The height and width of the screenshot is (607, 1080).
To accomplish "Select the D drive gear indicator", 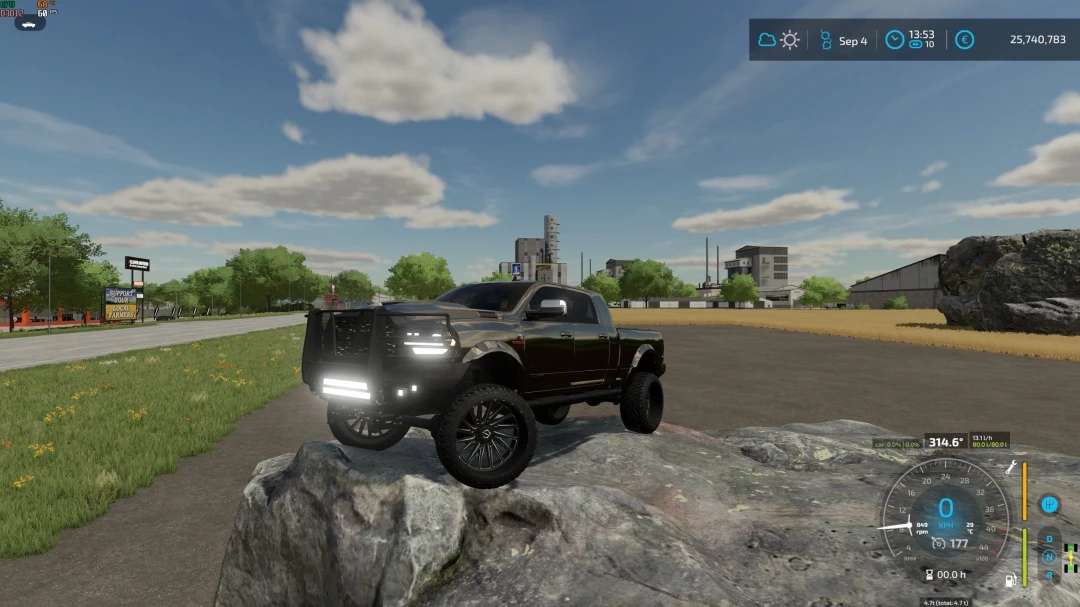I will tap(1049, 540).
